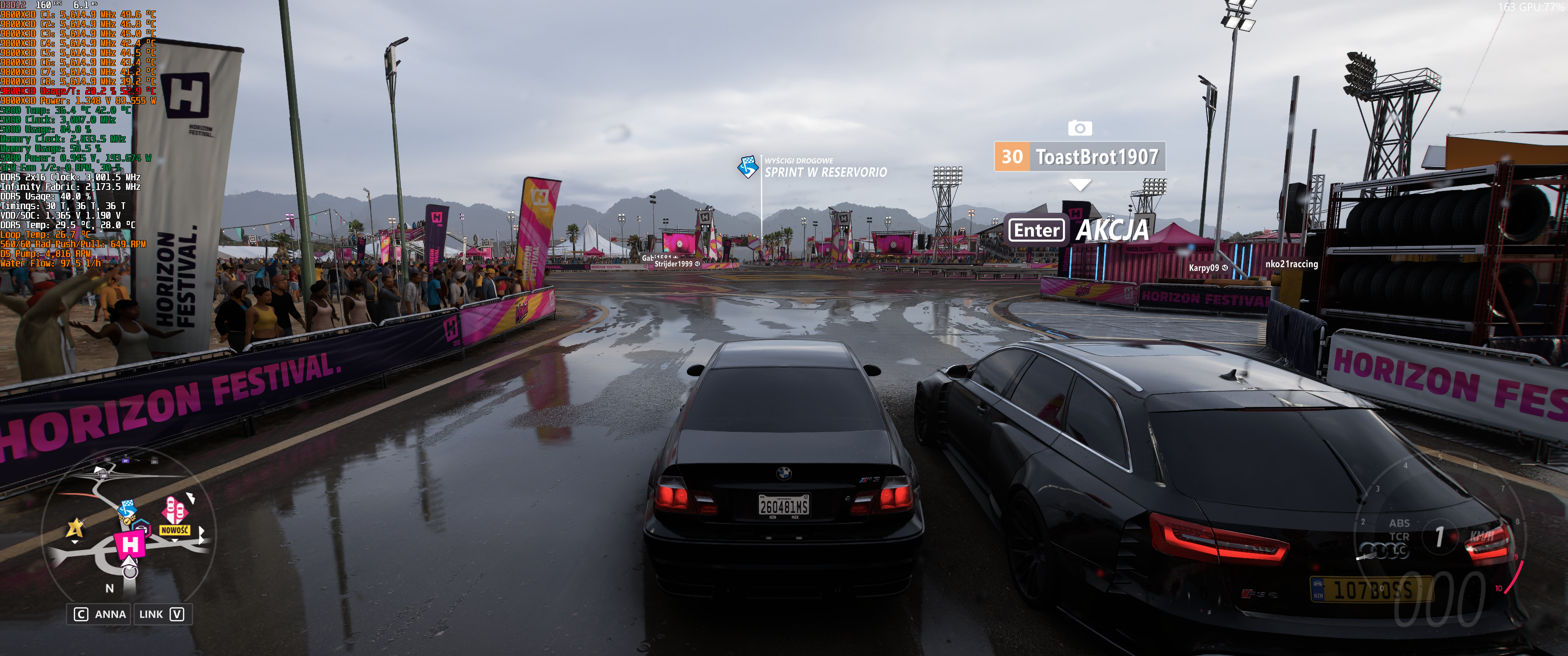Click the pink two-car NOWOŚĆ marker on minimap
This screenshot has height=656, width=1568.
click(174, 512)
